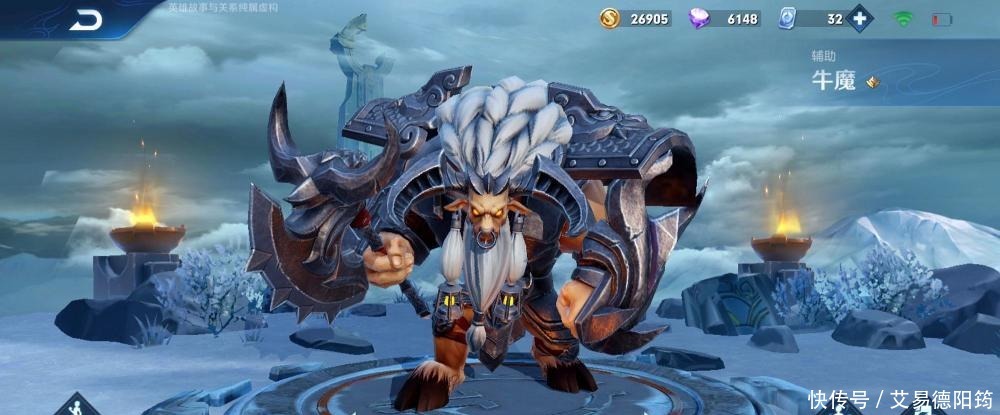Tap the gold coin currency icon
Screen dimensions: 1000x415
(610, 18)
